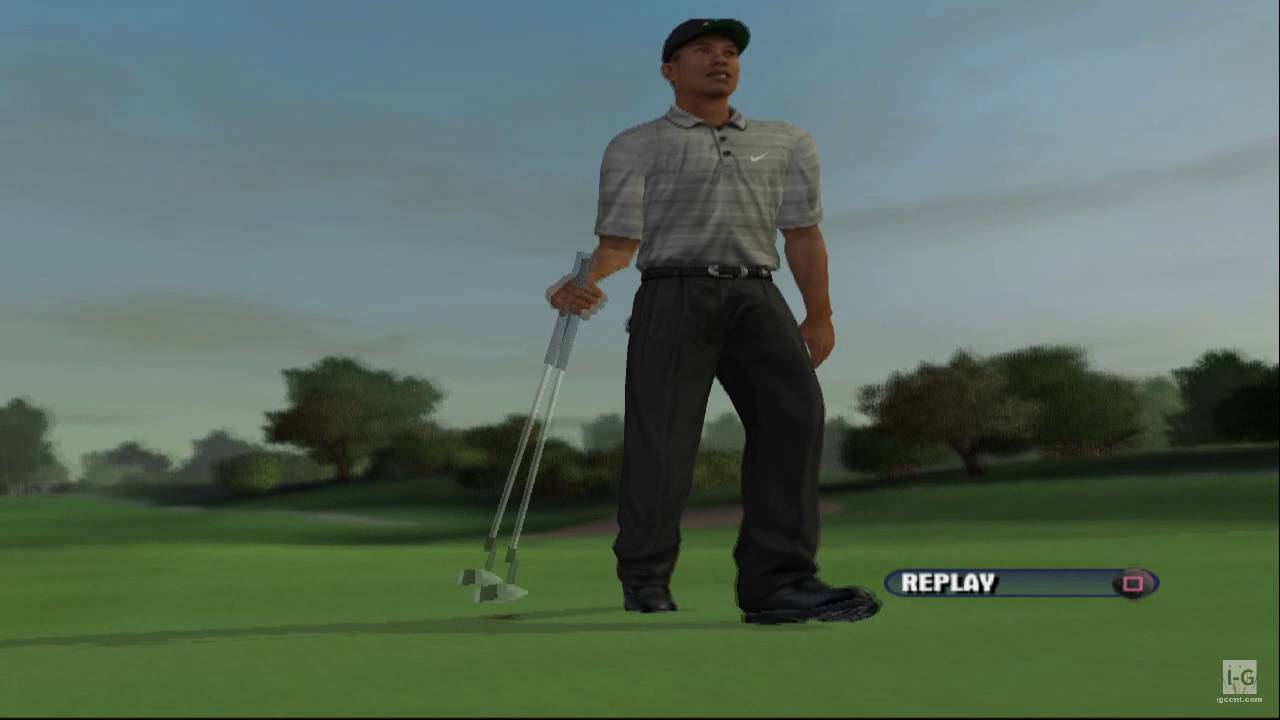Select the REPLAY banner bar
1280x720 pixels.
[x=1020, y=583]
